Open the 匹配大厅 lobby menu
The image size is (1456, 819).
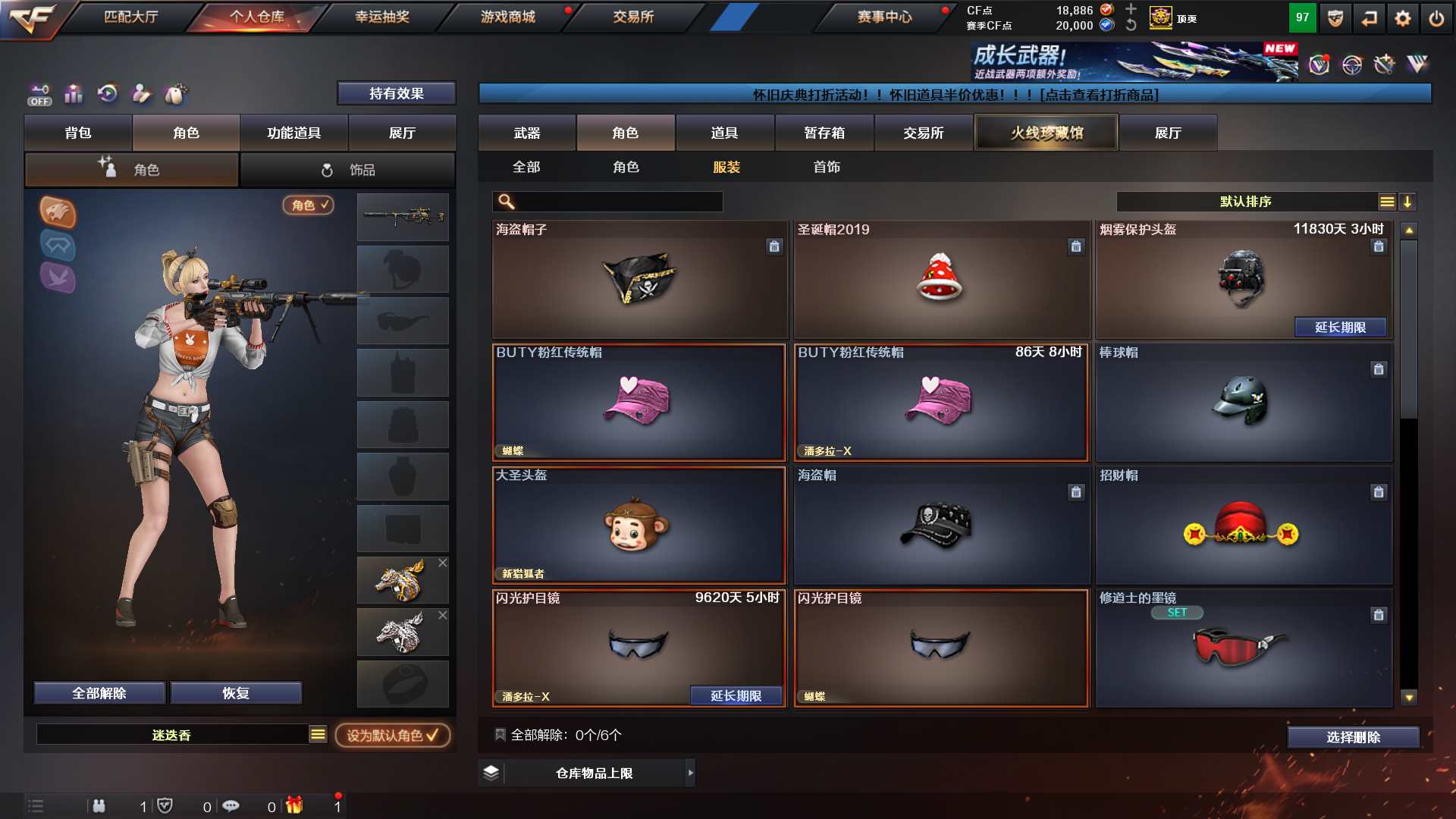coord(130,17)
